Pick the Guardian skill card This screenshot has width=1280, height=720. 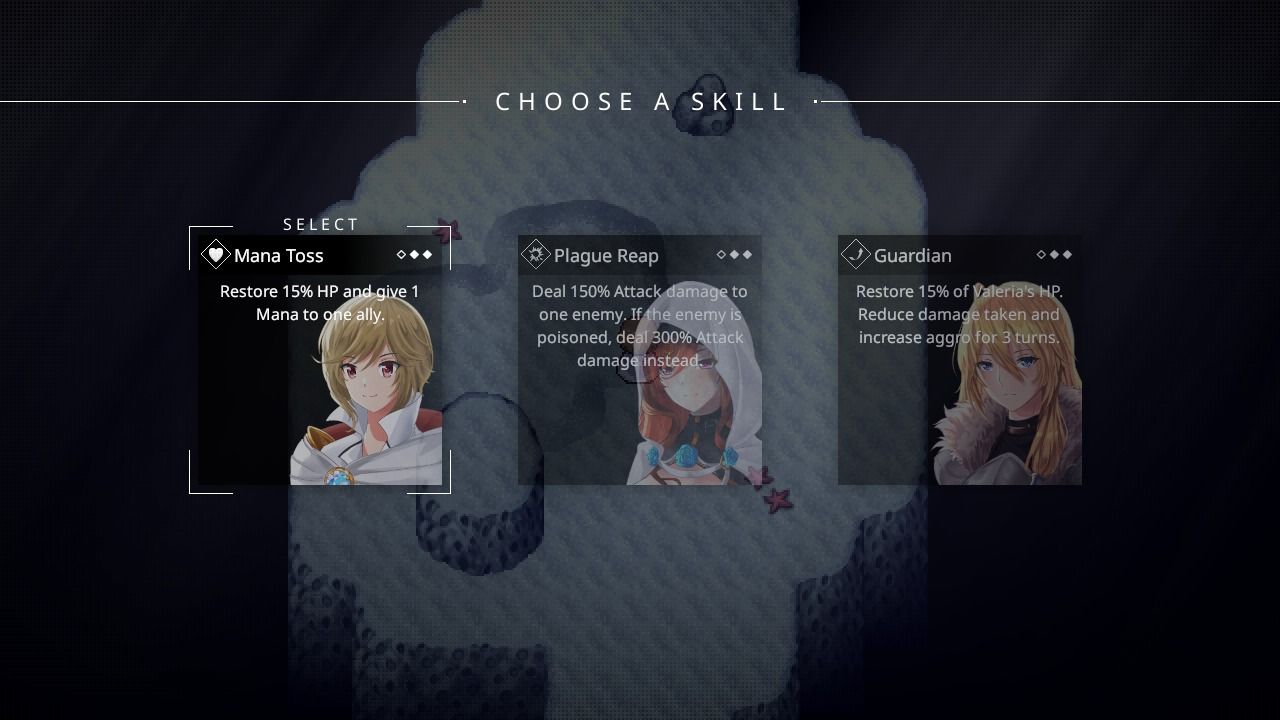pos(960,360)
